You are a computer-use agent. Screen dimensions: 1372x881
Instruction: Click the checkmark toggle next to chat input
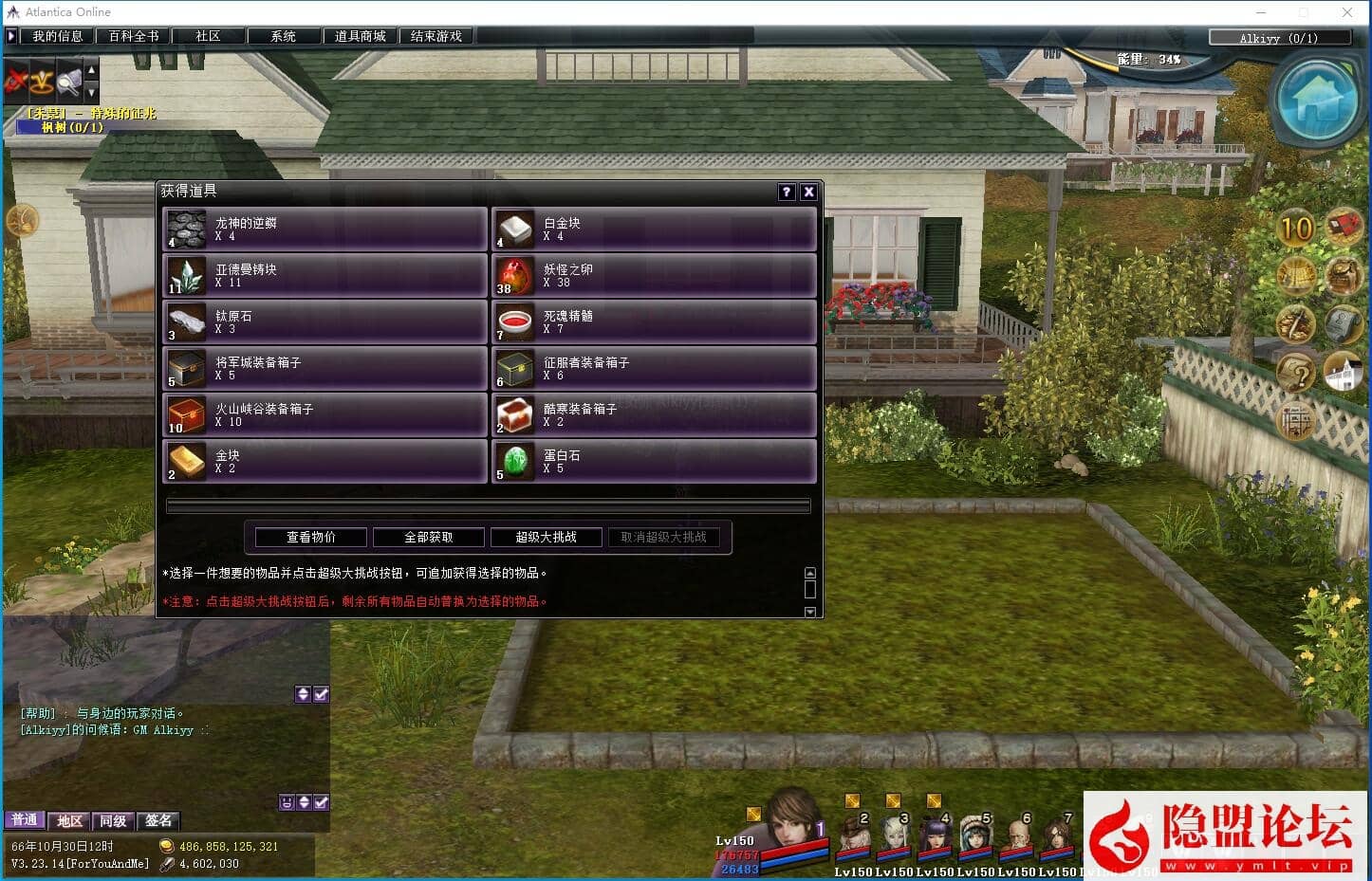coord(321,801)
